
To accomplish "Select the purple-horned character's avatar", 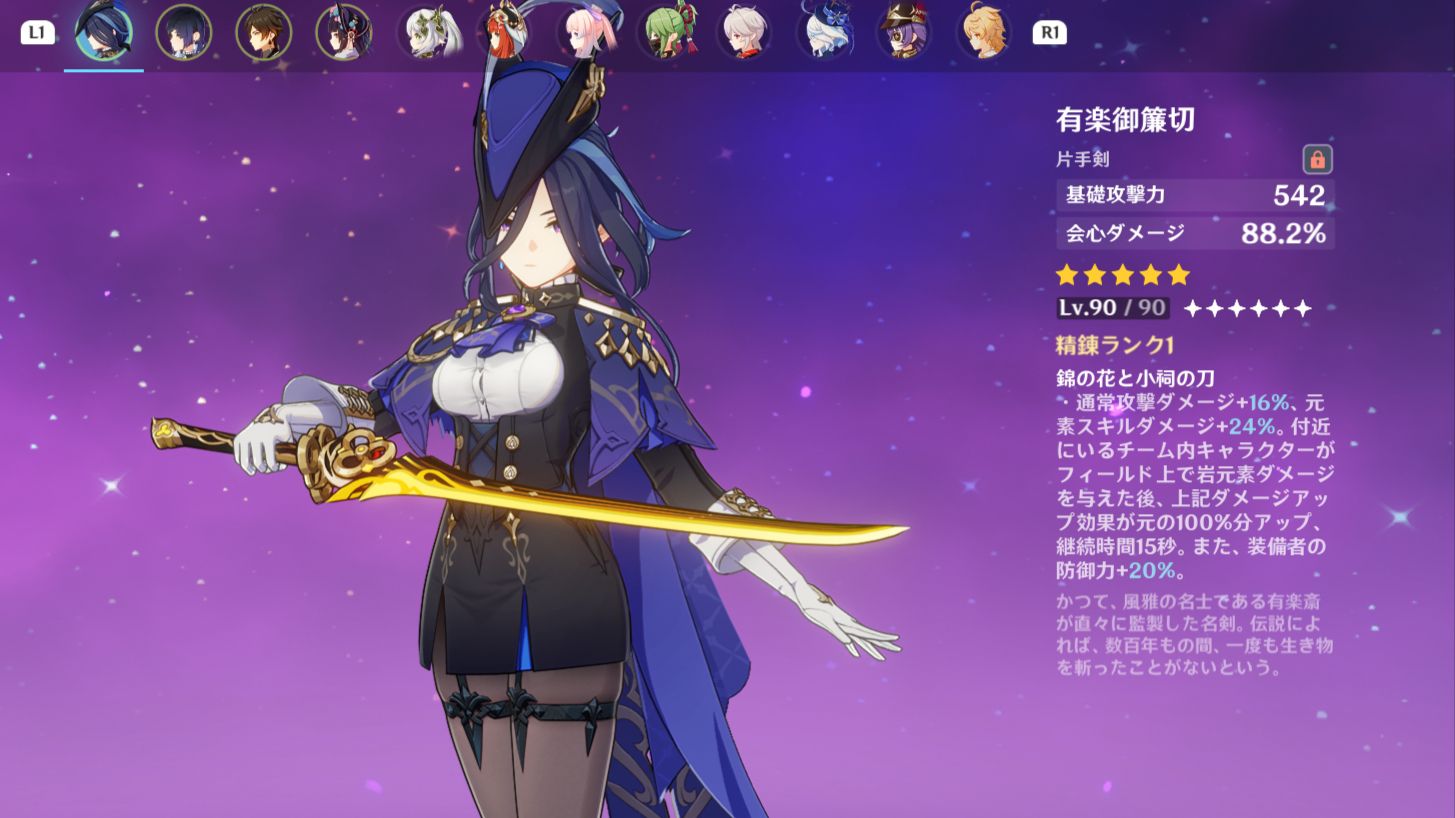I will click(344, 32).
